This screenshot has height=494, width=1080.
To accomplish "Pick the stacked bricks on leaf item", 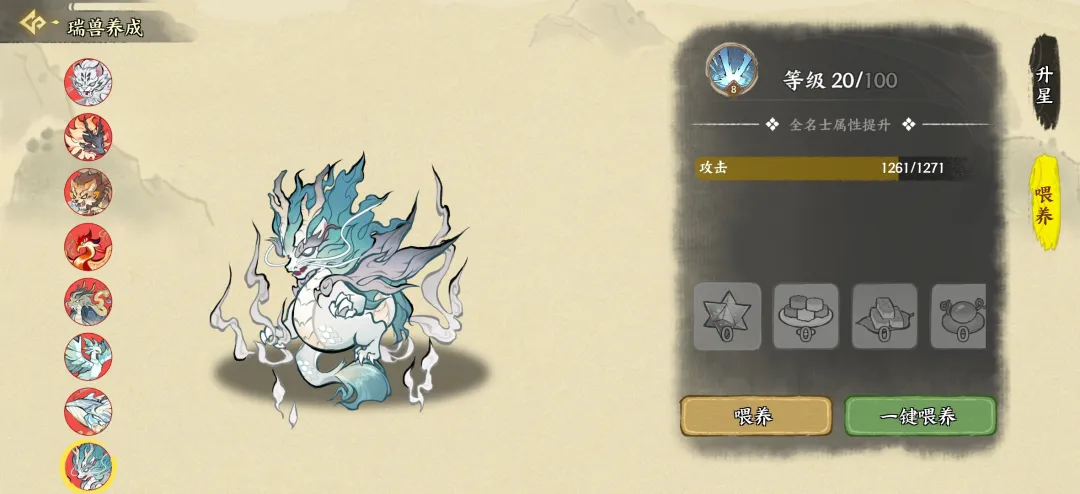I will pyautogui.click(x=884, y=316).
